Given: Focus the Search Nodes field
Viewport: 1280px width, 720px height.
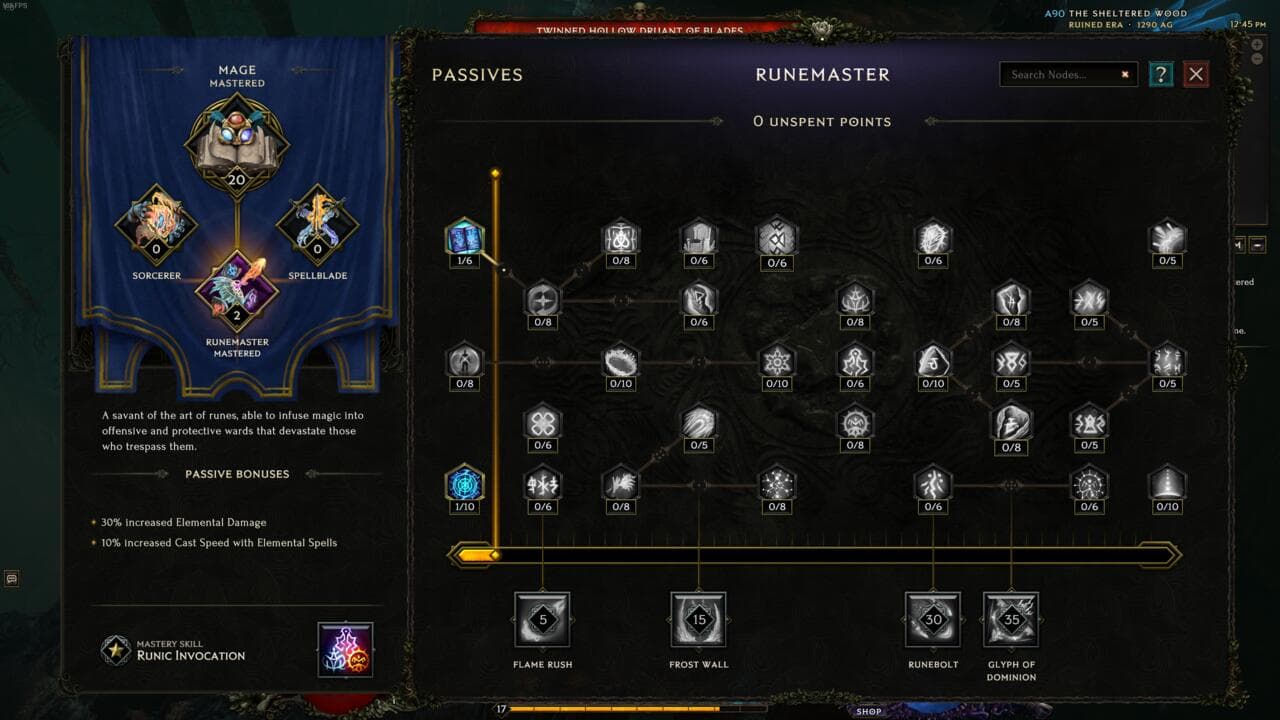Looking at the screenshot, I should click(1062, 74).
